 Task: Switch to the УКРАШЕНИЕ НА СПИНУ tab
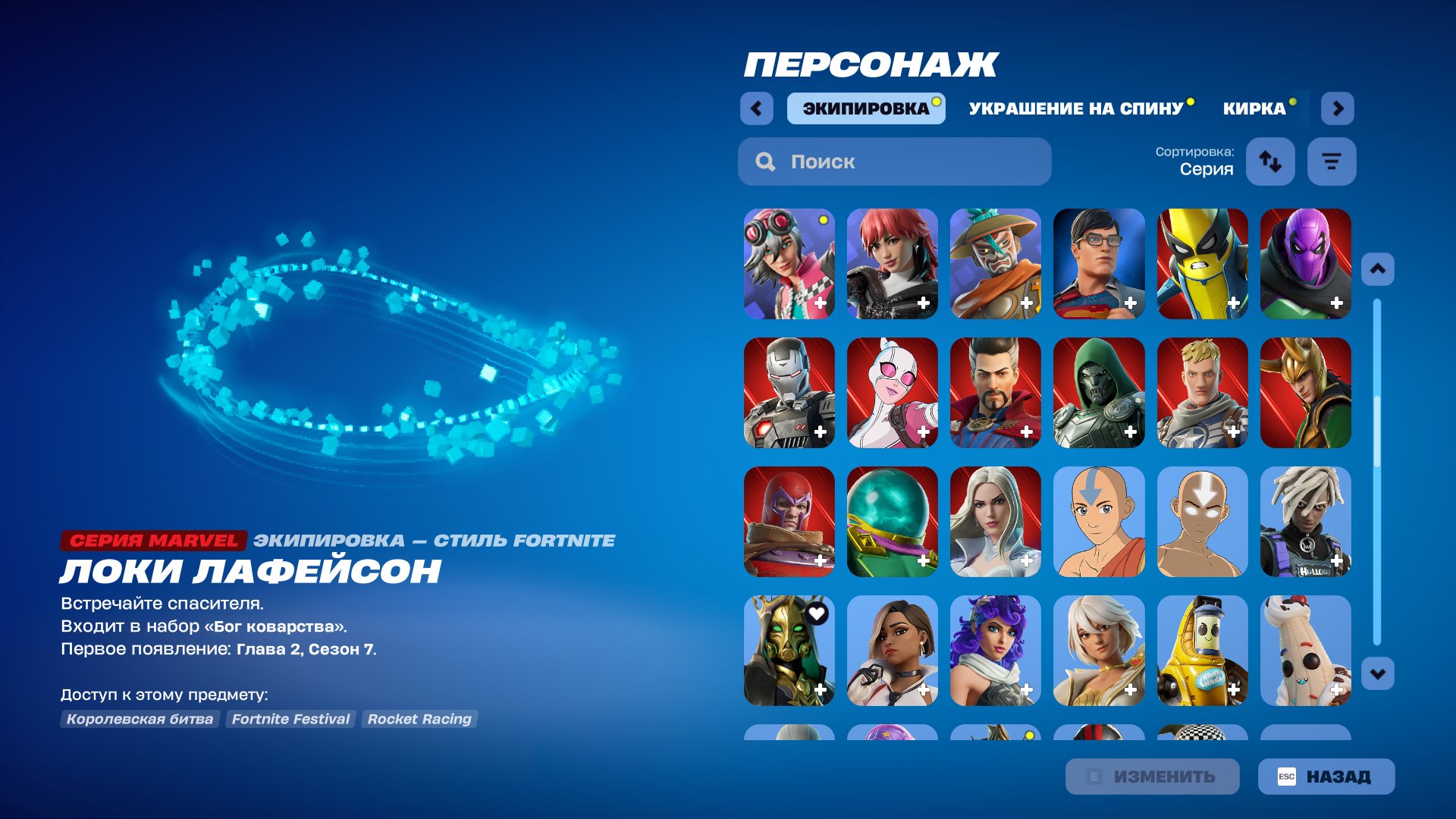click(1075, 108)
